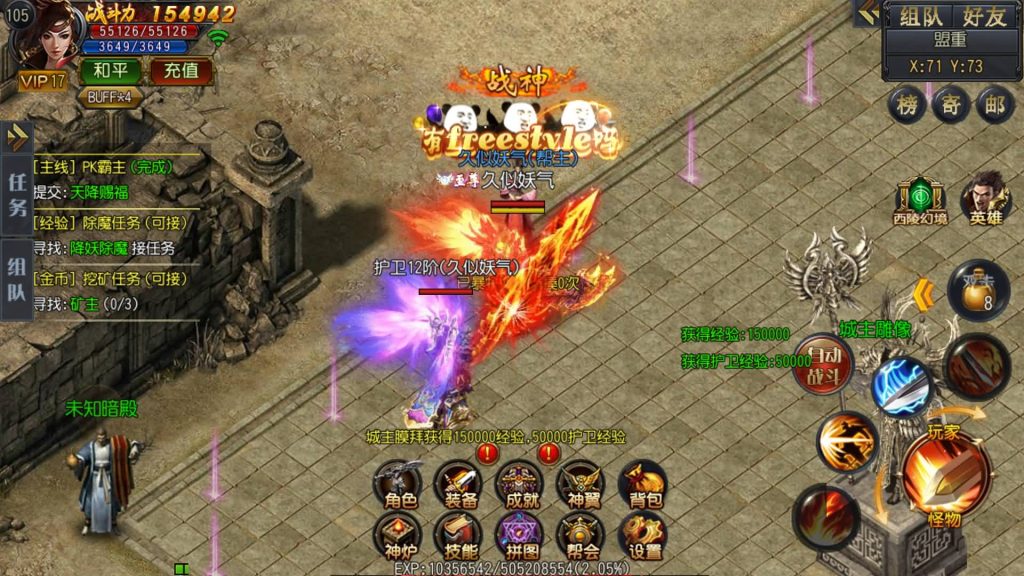Screen dimensions: 1024x576
Task: Enter the 西陵幻境 event icon
Action: pos(920,201)
